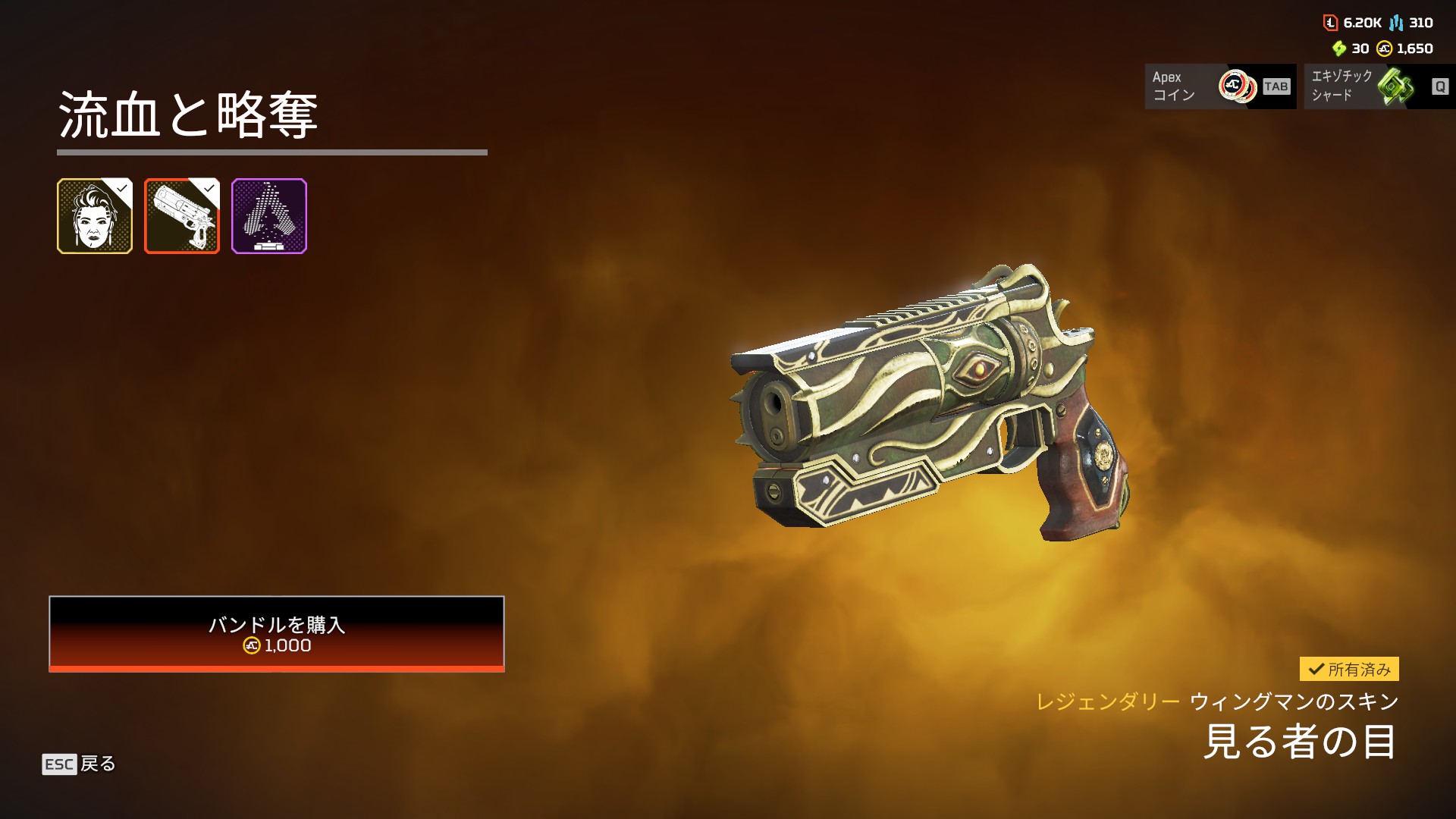
Task: Open the Exotic Shards button
Action: [x=1379, y=86]
